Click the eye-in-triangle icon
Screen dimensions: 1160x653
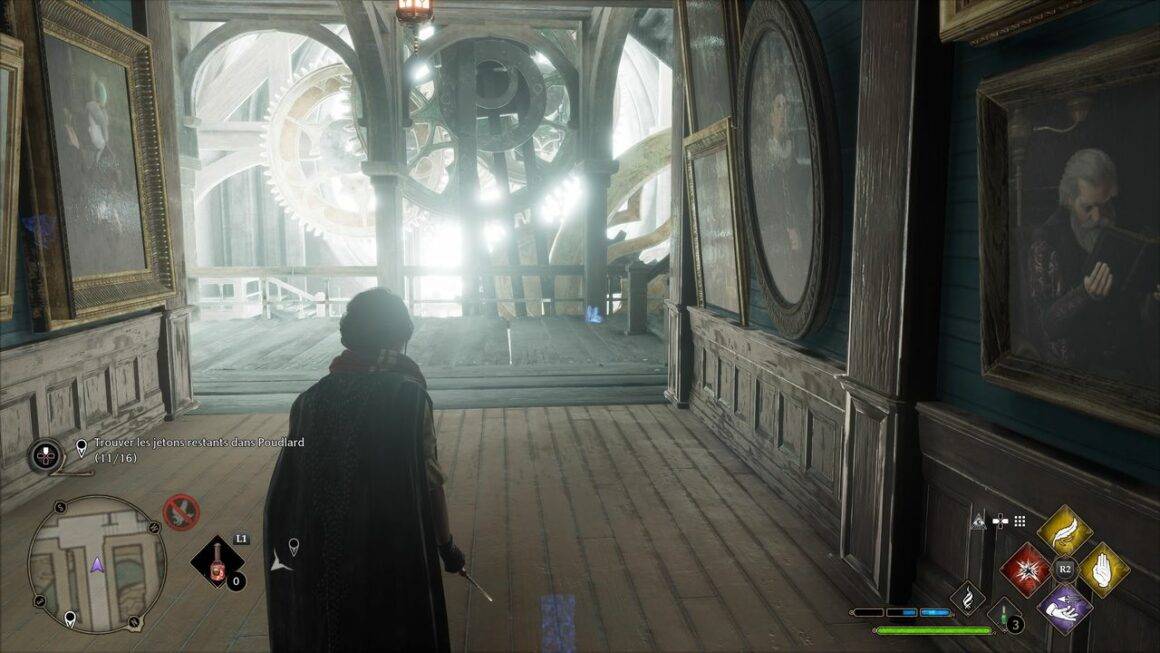click(x=977, y=520)
